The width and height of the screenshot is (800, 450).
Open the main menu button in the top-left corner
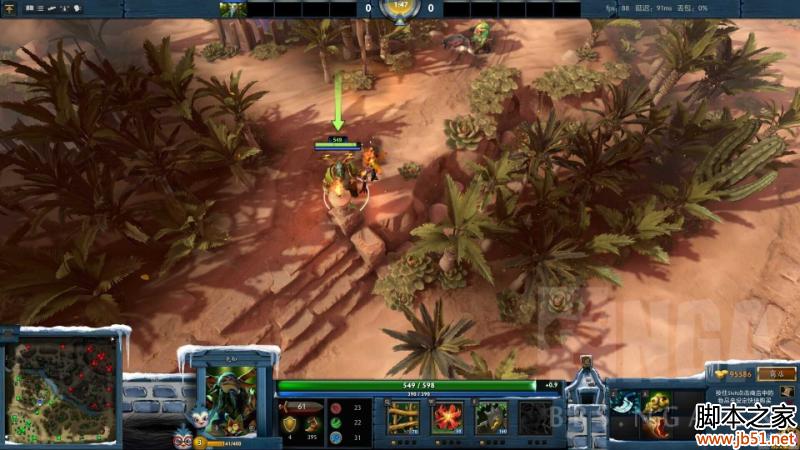click(x=9, y=8)
